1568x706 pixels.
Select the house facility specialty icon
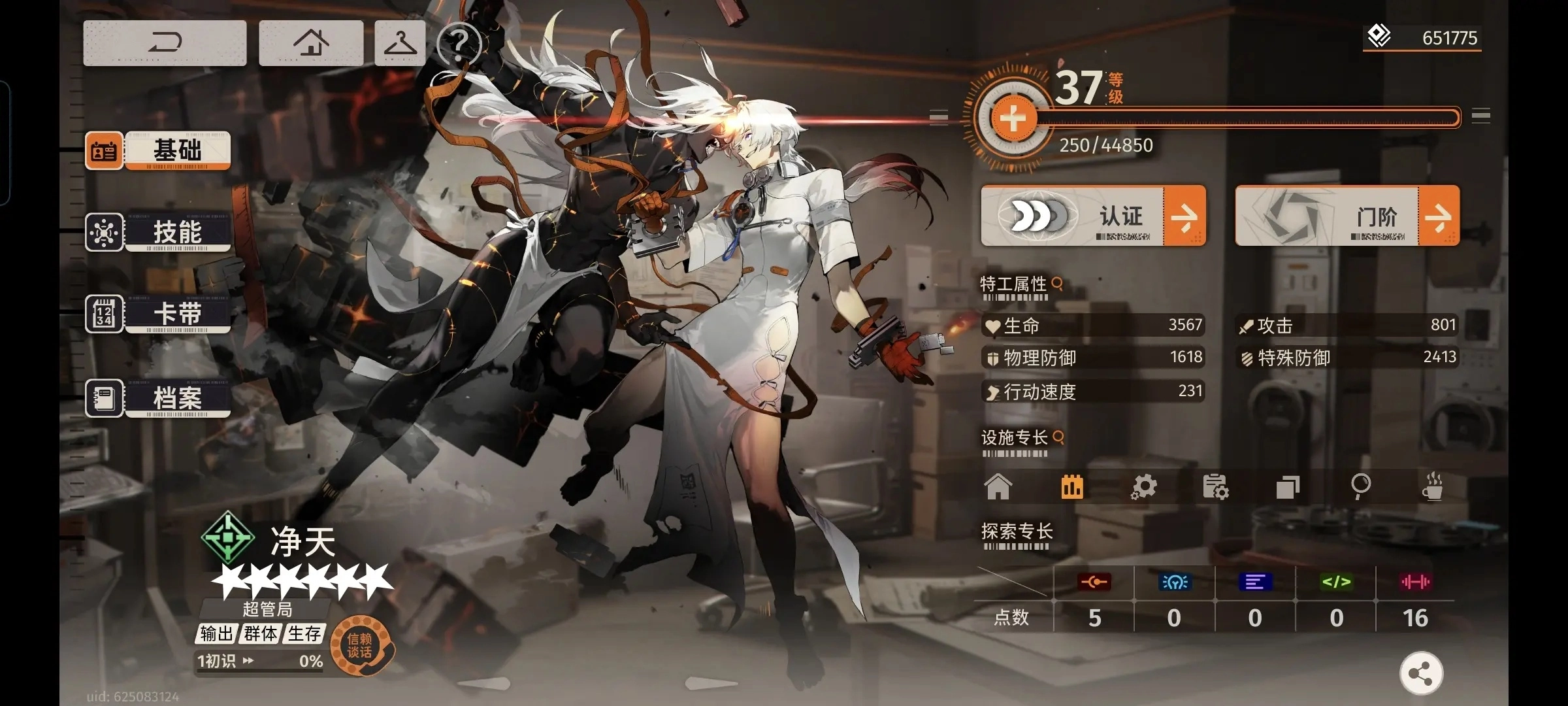[x=998, y=487]
